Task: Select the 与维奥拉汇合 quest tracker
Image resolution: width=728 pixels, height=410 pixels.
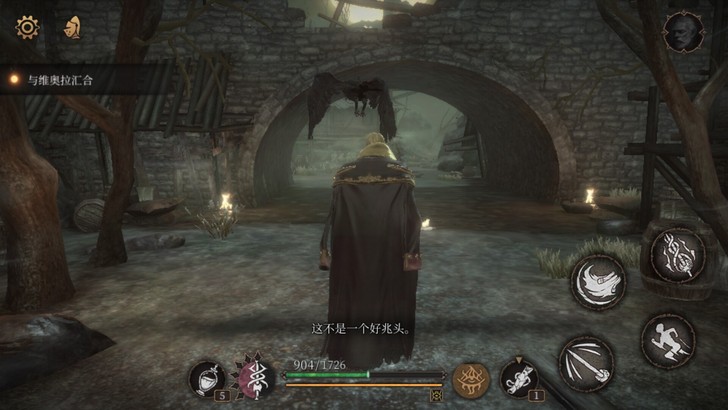Action: [62, 78]
